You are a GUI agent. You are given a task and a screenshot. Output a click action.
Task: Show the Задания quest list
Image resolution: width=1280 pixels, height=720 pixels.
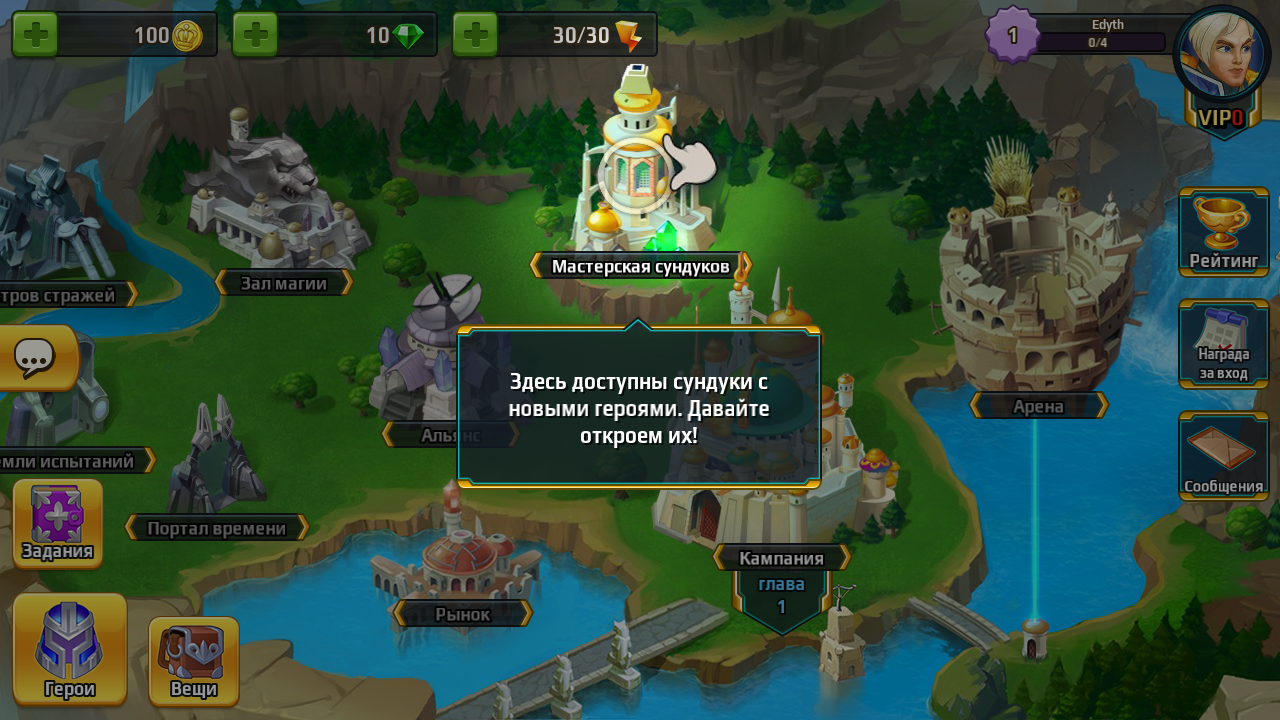coord(58,523)
